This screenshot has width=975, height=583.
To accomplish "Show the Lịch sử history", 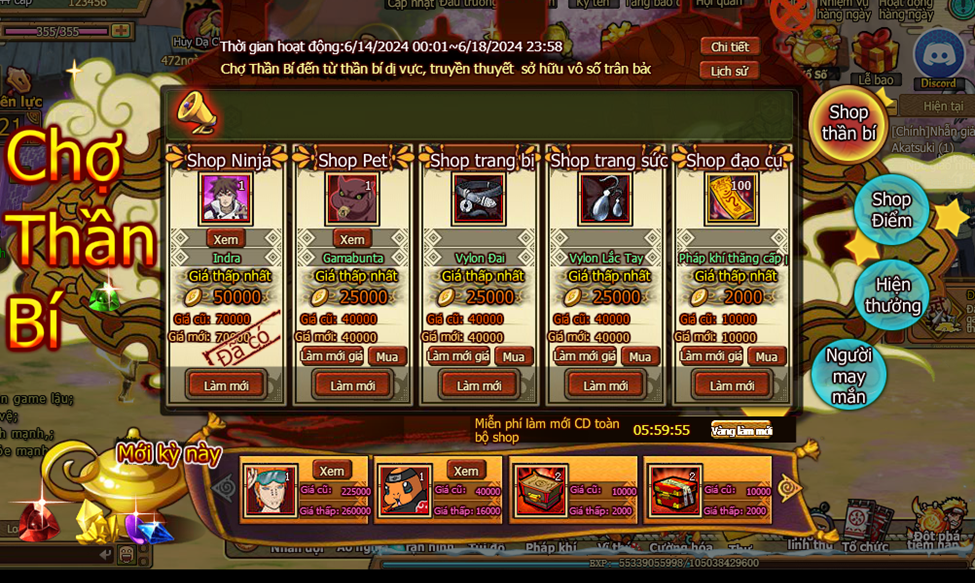I will coord(729,71).
